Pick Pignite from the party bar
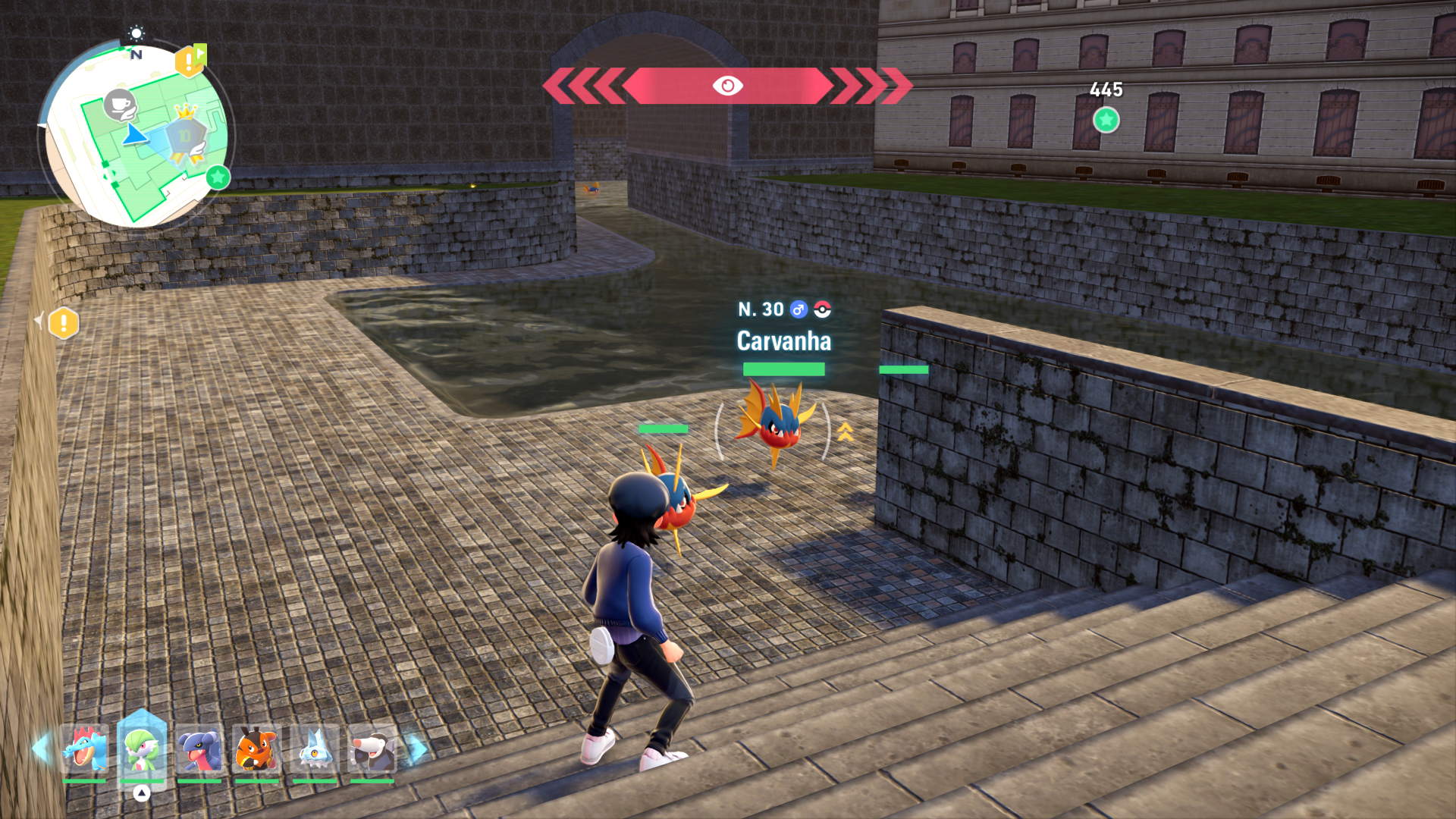Image resolution: width=1456 pixels, height=819 pixels. (x=256, y=749)
